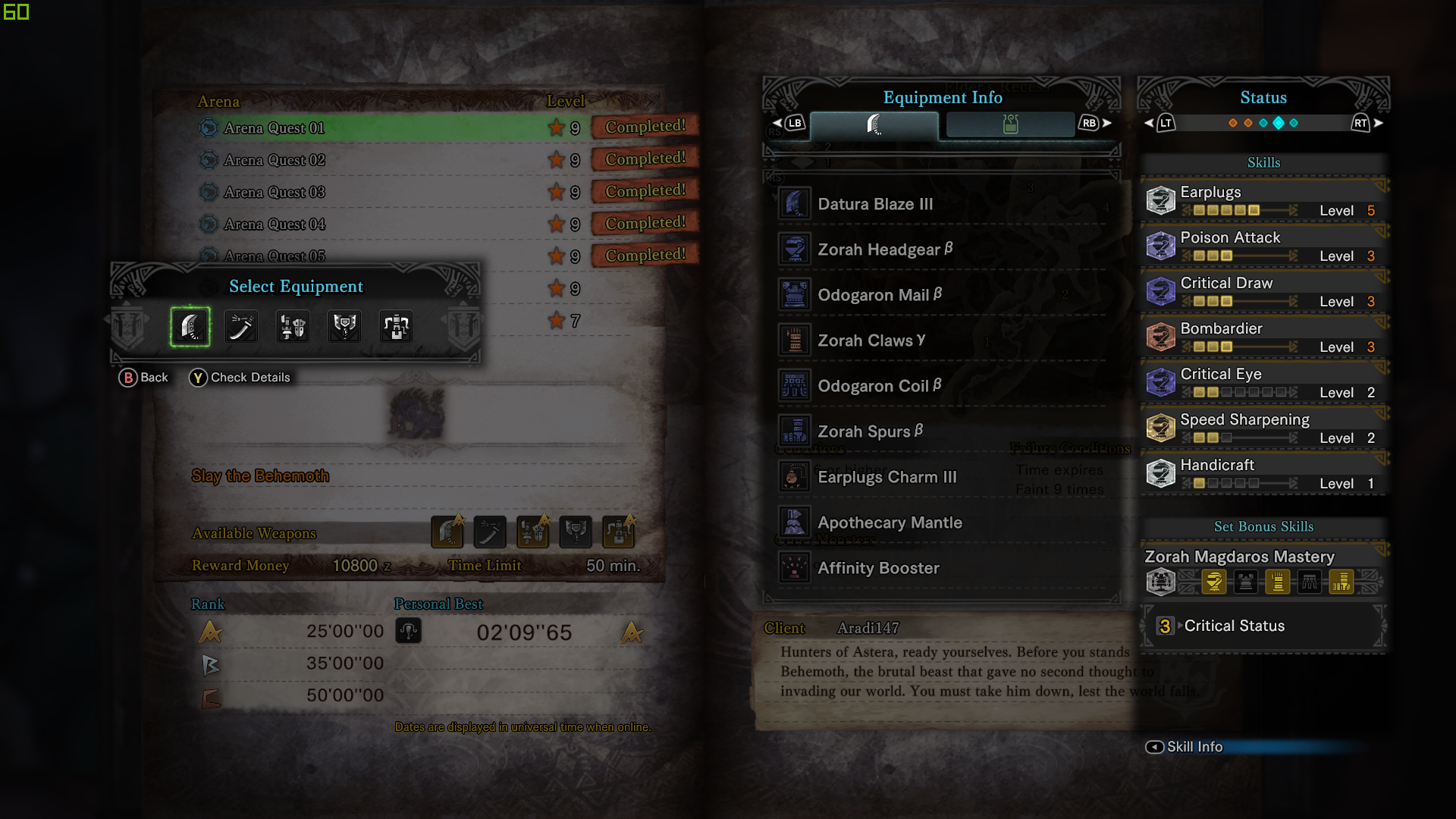Switch to the item pouch tab
This screenshot has width=1456, height=819.
click(1010, 124)
